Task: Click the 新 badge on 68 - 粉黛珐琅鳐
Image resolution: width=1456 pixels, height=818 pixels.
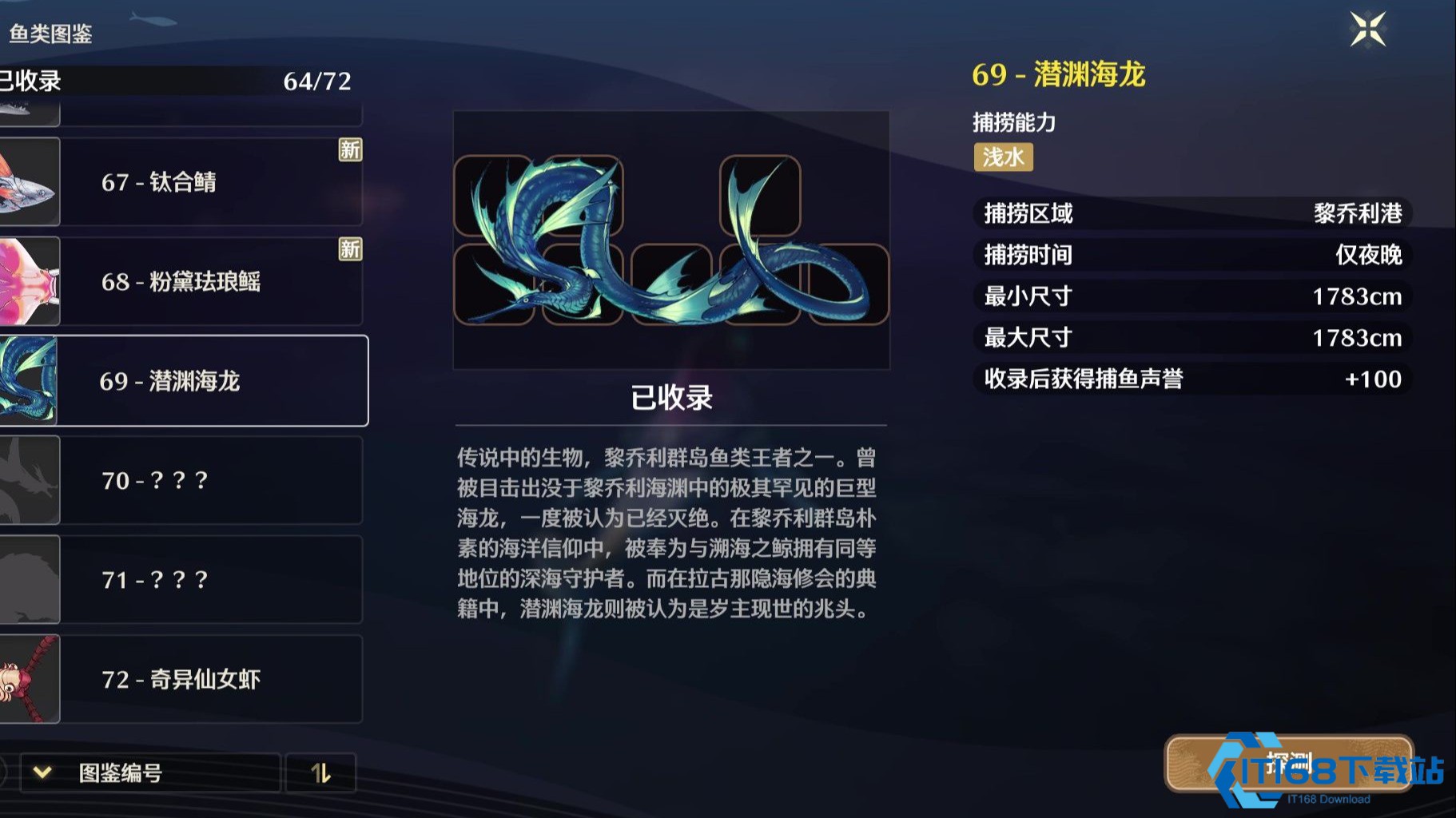Action: [x=349, y=252]
